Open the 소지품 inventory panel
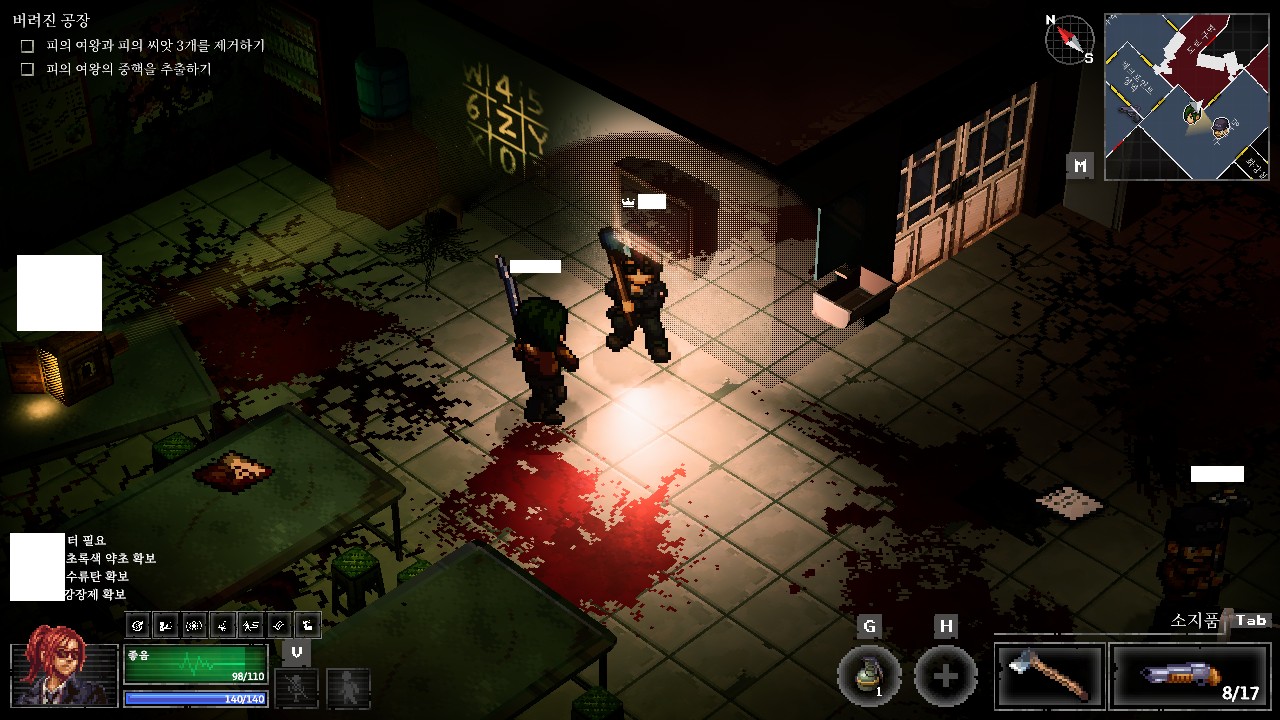 [1196, 621]
